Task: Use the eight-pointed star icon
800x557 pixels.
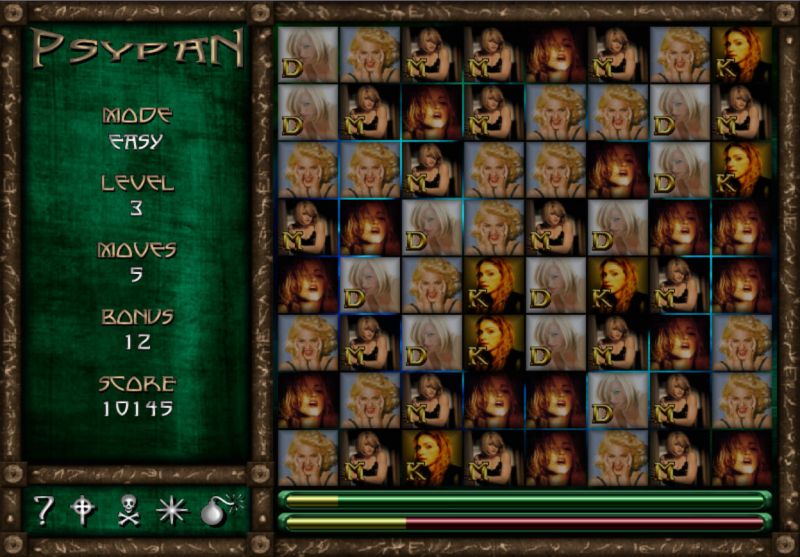Action: point(172,511)
